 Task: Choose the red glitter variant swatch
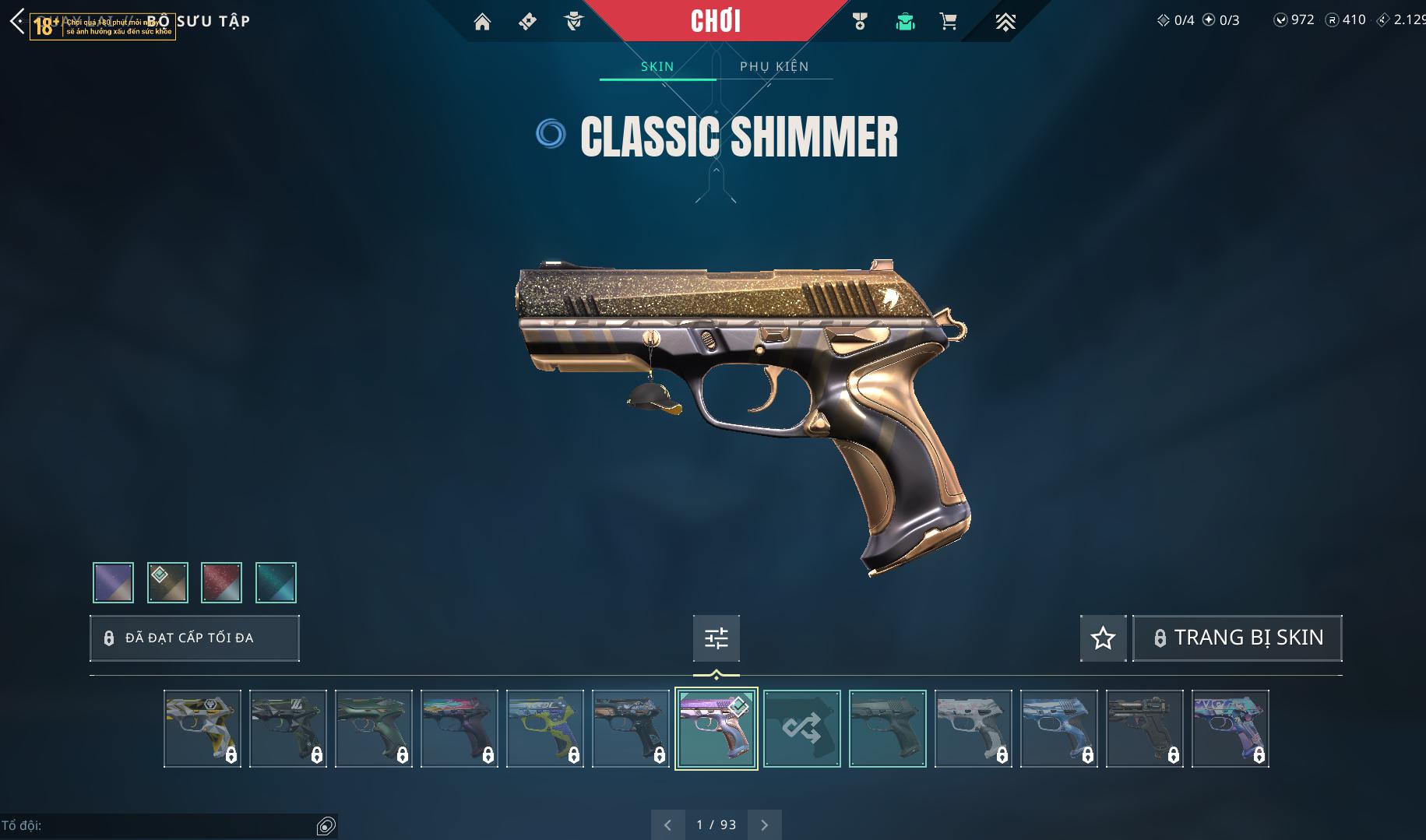221,582
